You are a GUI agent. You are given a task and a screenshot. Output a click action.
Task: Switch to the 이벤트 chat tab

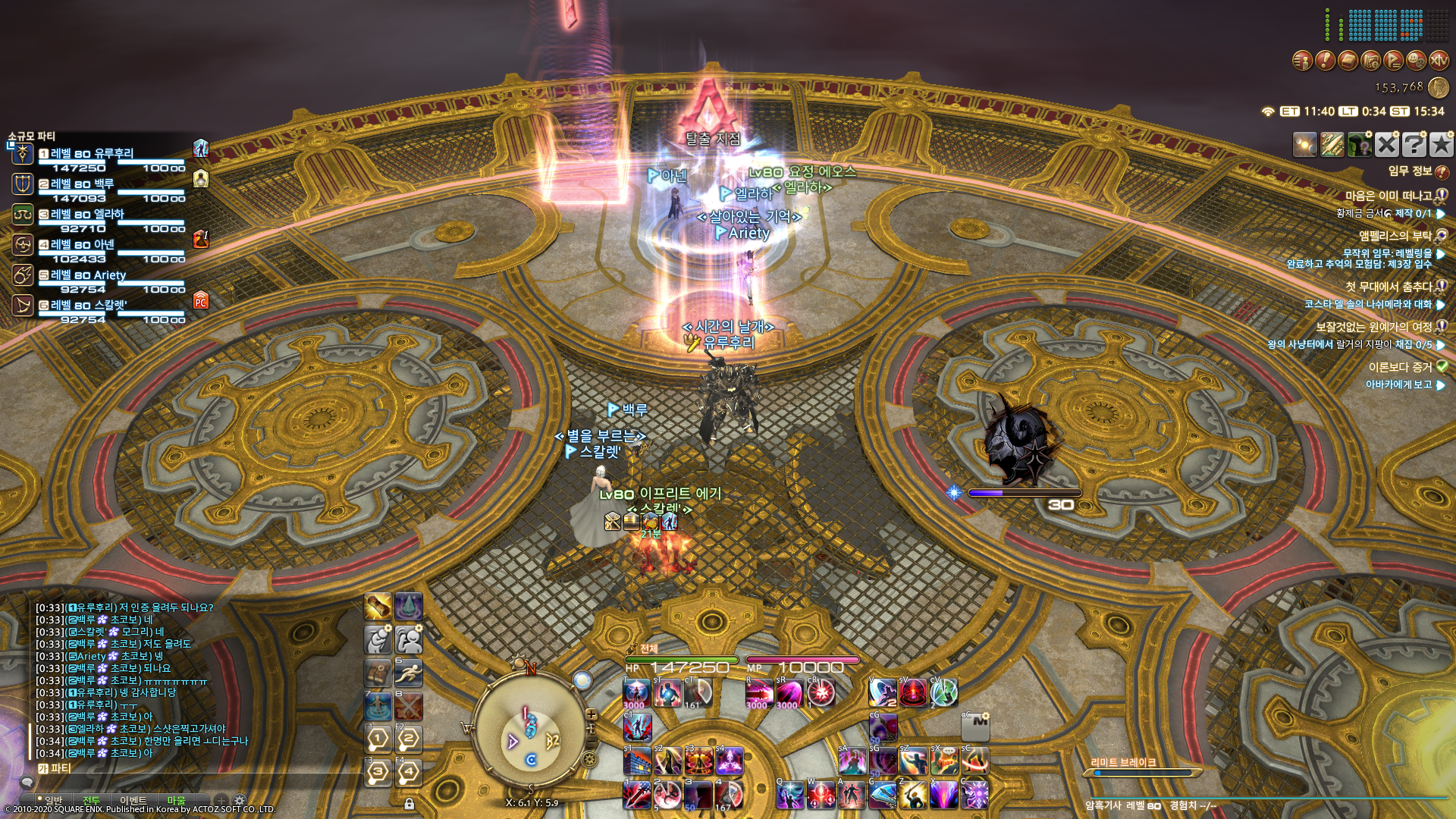point(133,801)
